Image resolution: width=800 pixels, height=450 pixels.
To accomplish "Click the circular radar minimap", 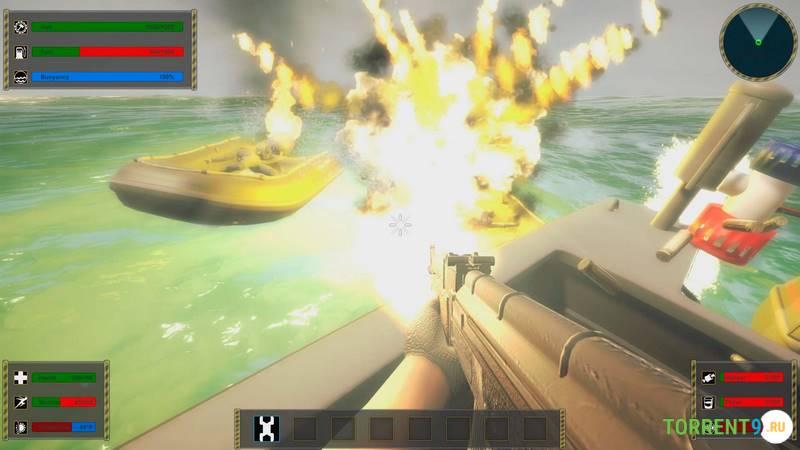I will (757, 40).
